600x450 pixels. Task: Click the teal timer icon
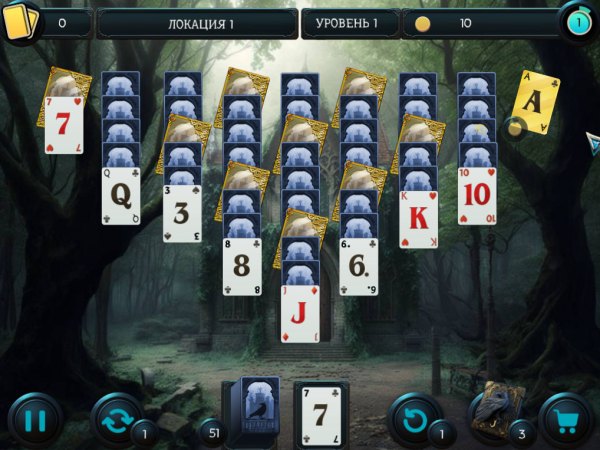pos(576,22)
